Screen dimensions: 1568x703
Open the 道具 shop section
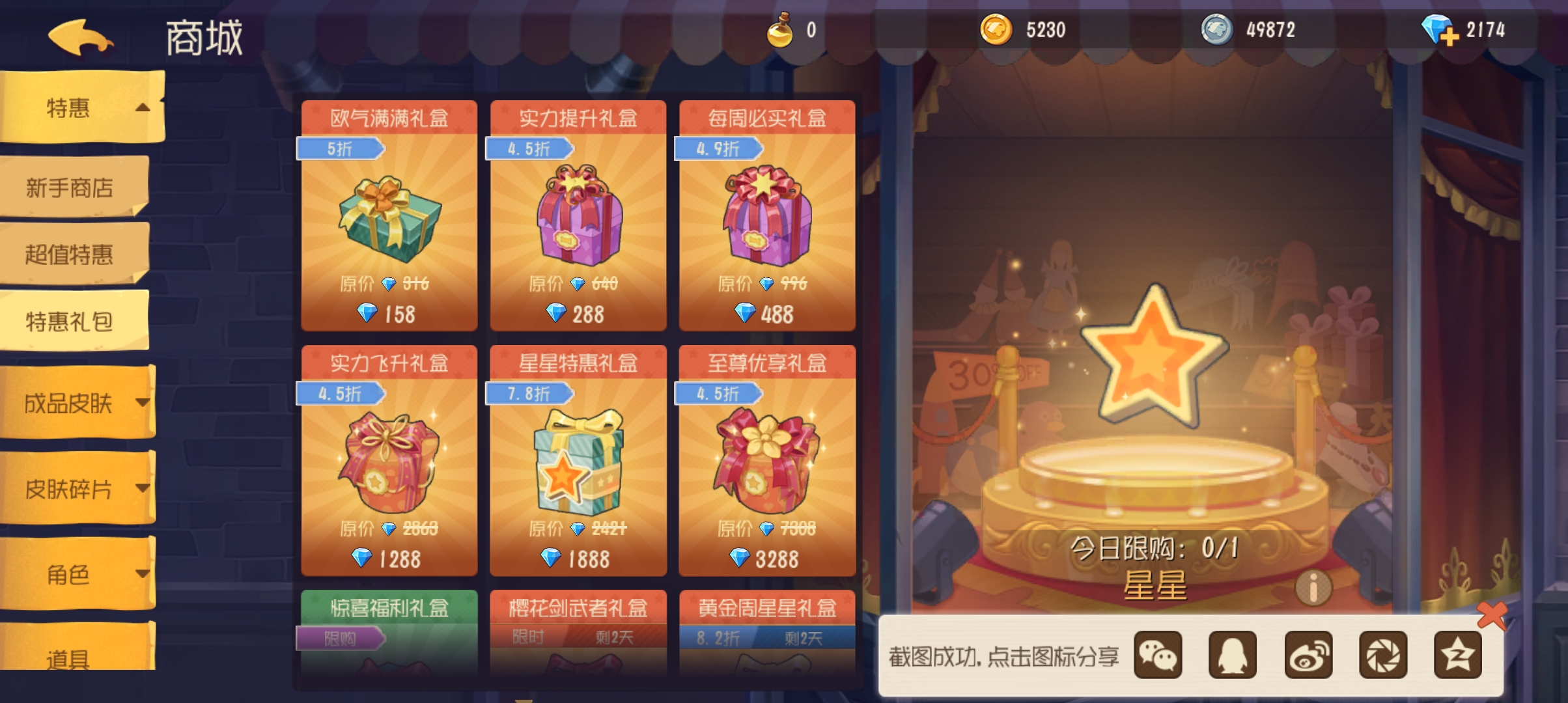click(x=68, y=659)
